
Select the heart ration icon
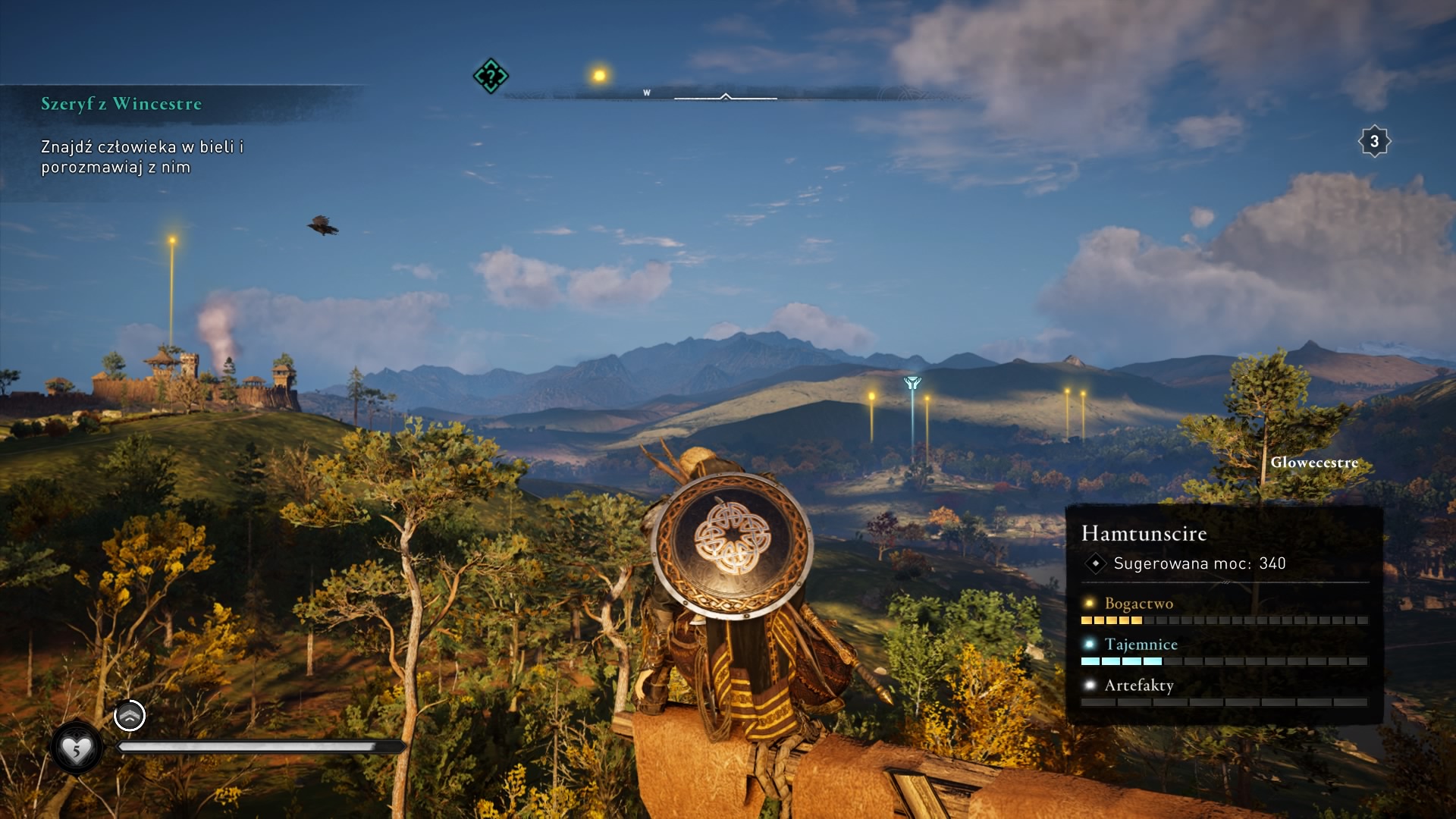coord(76,749)
